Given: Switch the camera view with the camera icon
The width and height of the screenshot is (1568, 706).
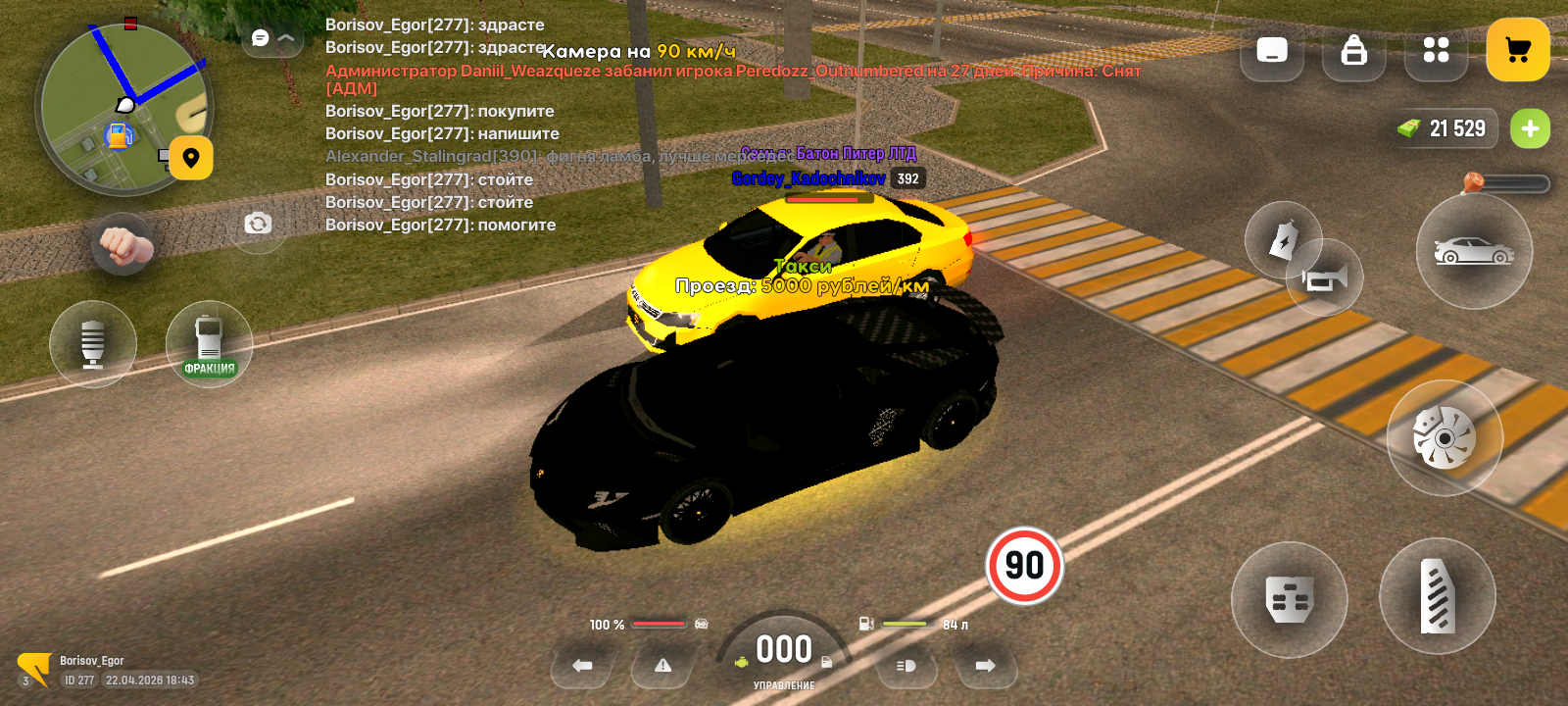Looking at the screenshot, I should click(258, 224).
